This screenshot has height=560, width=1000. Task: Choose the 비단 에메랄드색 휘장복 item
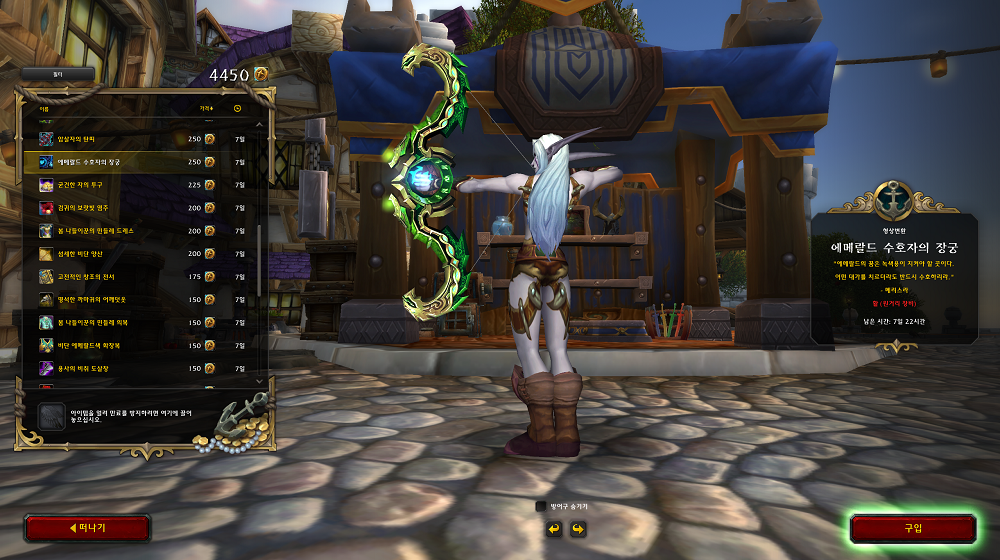(x=140, y=346)
